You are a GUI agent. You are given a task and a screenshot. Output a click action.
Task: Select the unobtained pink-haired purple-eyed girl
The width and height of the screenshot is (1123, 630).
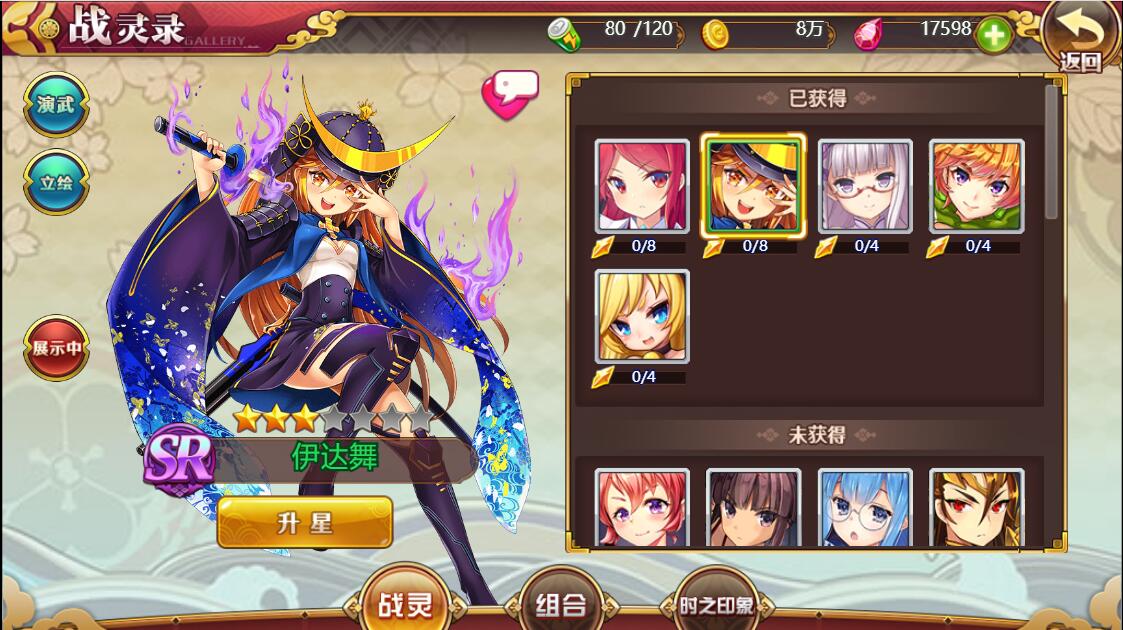642,508
